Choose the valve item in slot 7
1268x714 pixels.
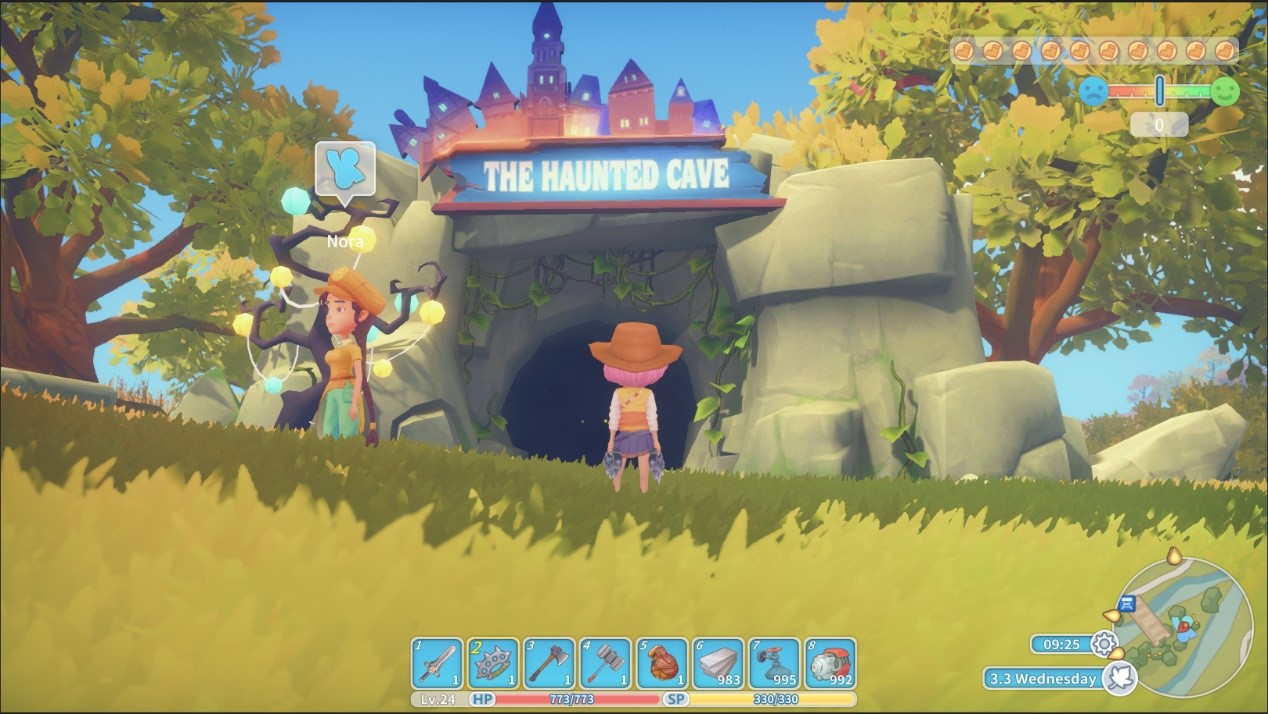coord(774,663)
